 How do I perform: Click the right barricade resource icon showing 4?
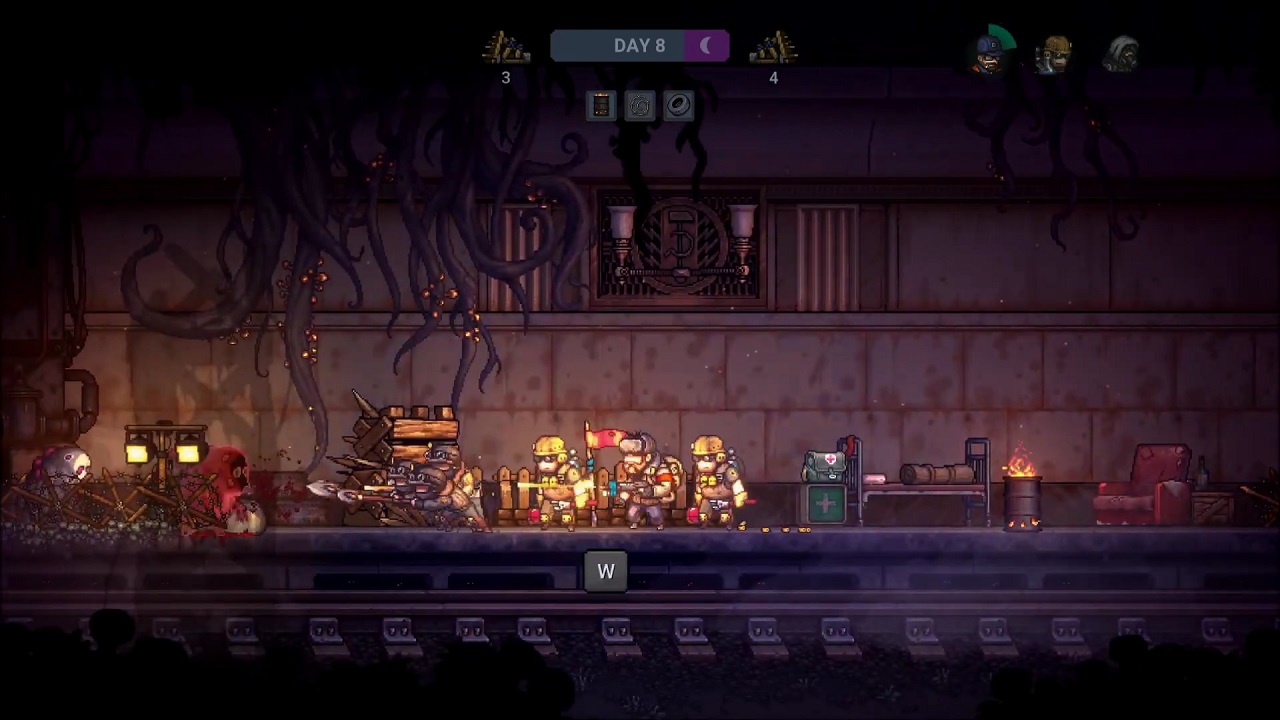click(773, 47)
